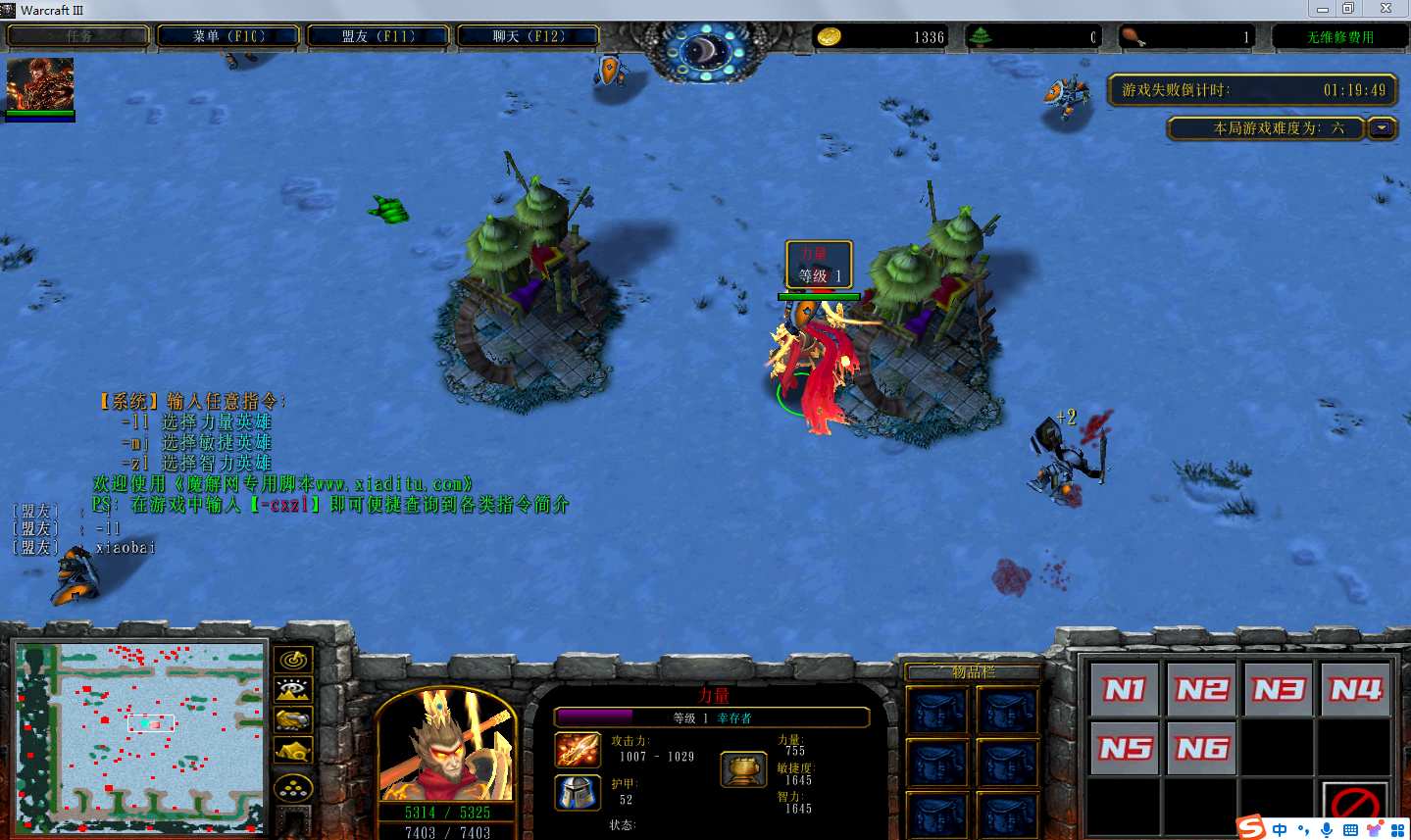This screenshot has width=1411, height=840.
Task: Click the helmet armor icon
Action: tap(578, 792)
